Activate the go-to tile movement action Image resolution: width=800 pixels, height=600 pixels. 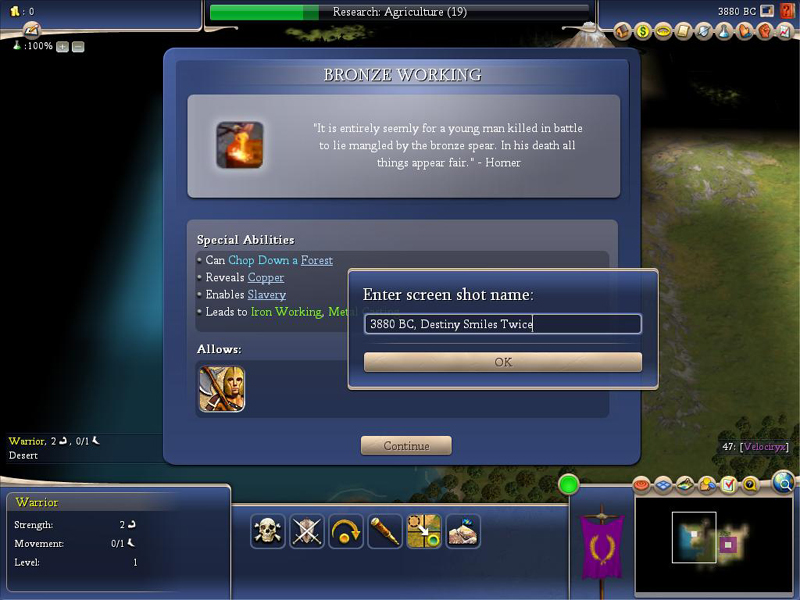coord(424,531)
